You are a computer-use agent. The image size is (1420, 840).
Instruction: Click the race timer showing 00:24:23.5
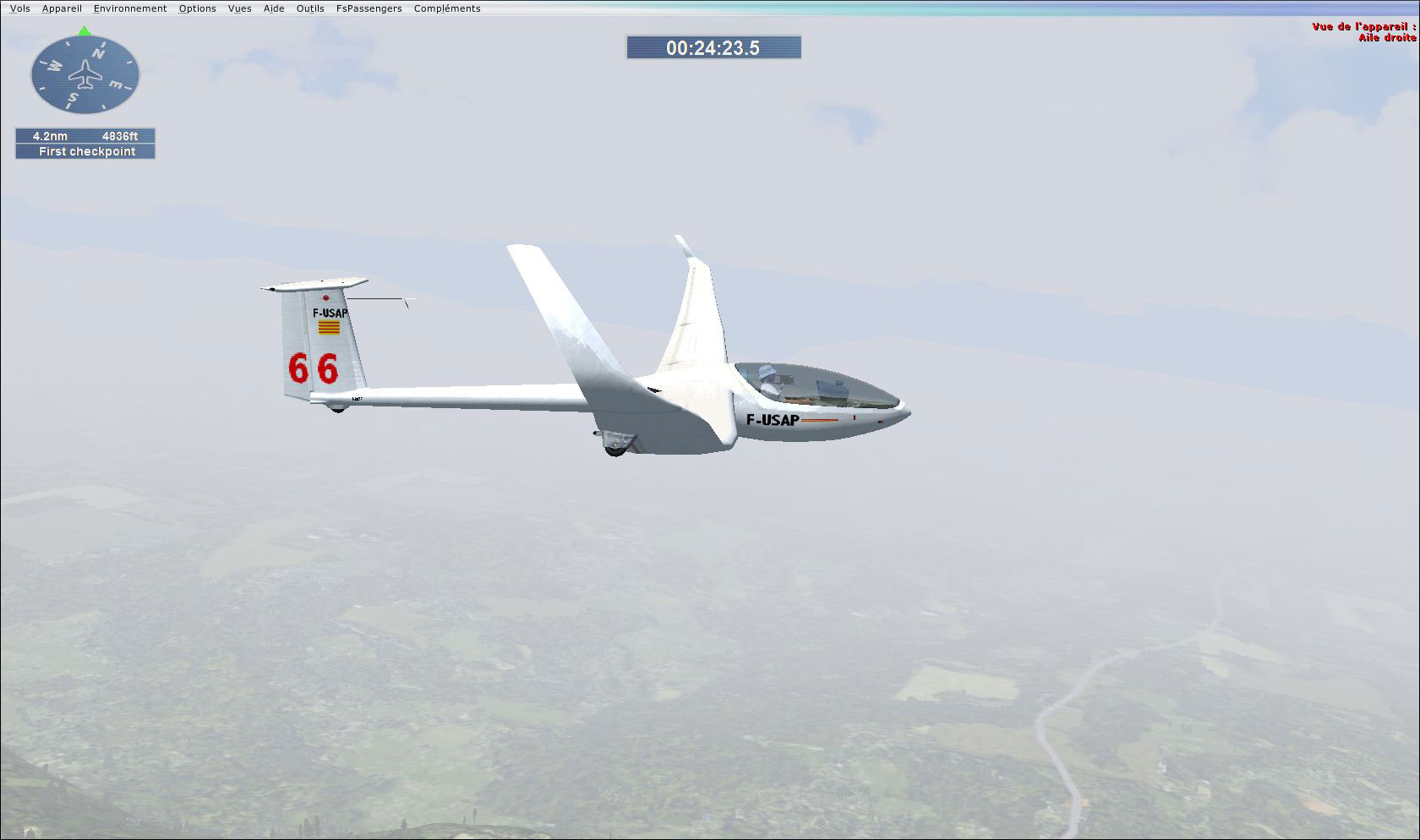(714, 48)
